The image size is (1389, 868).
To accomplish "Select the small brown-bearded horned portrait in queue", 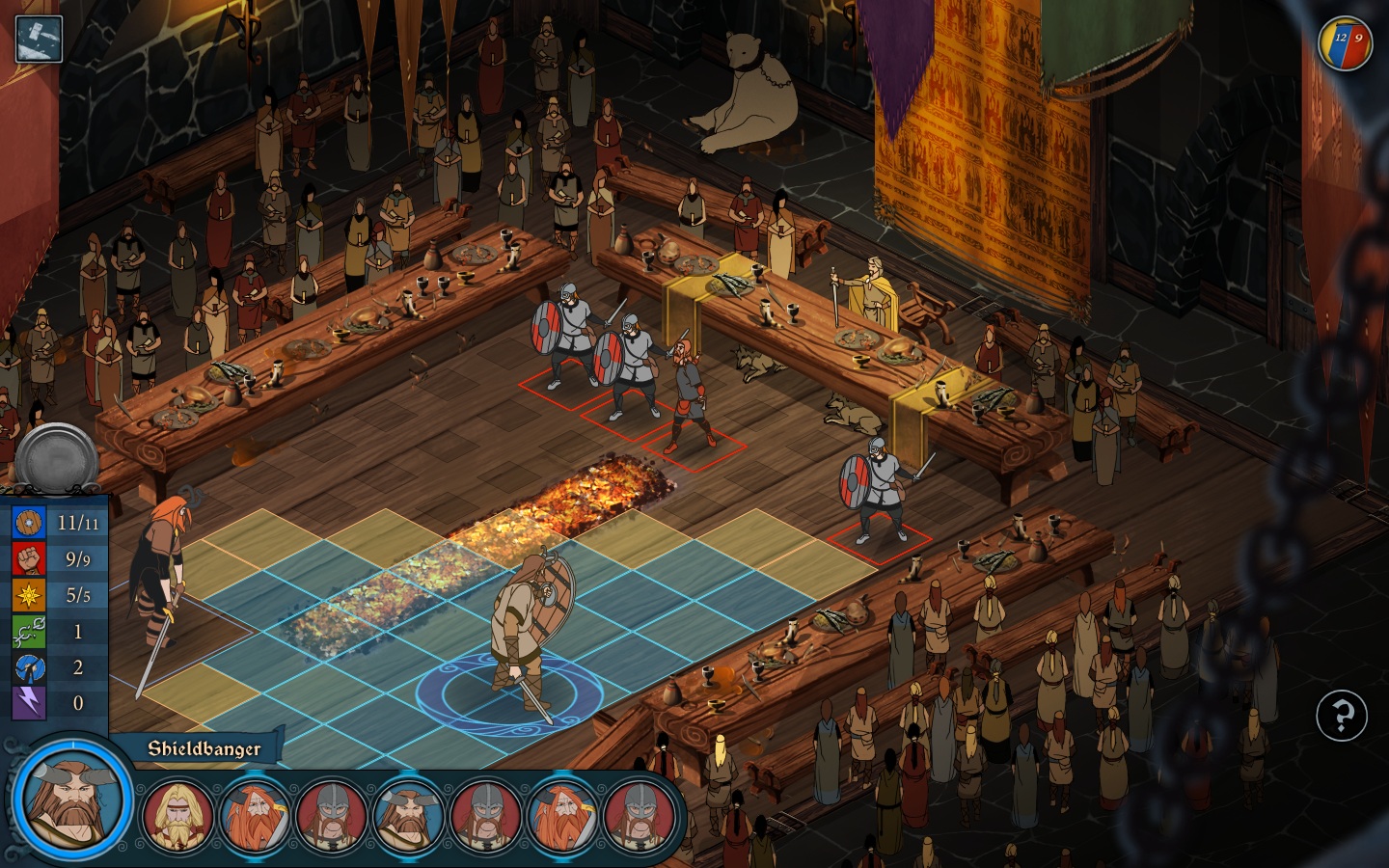I will point(408,816).
